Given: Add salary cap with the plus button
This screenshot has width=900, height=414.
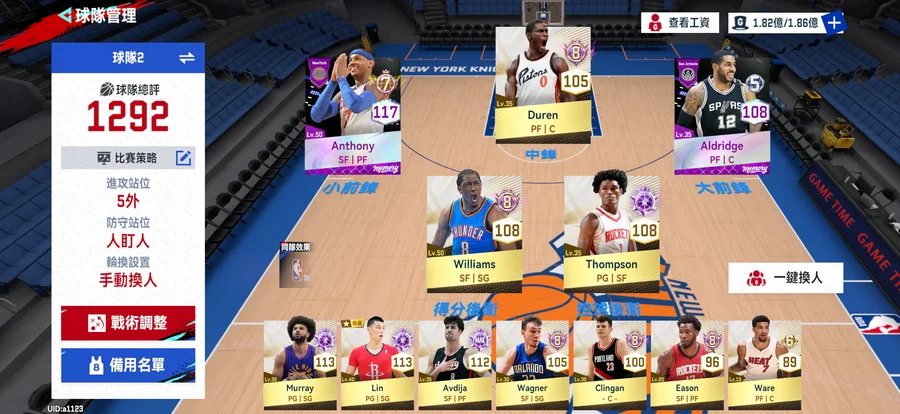Looking at the screenshot, I should pyautogui.click(x=834, y=22).
